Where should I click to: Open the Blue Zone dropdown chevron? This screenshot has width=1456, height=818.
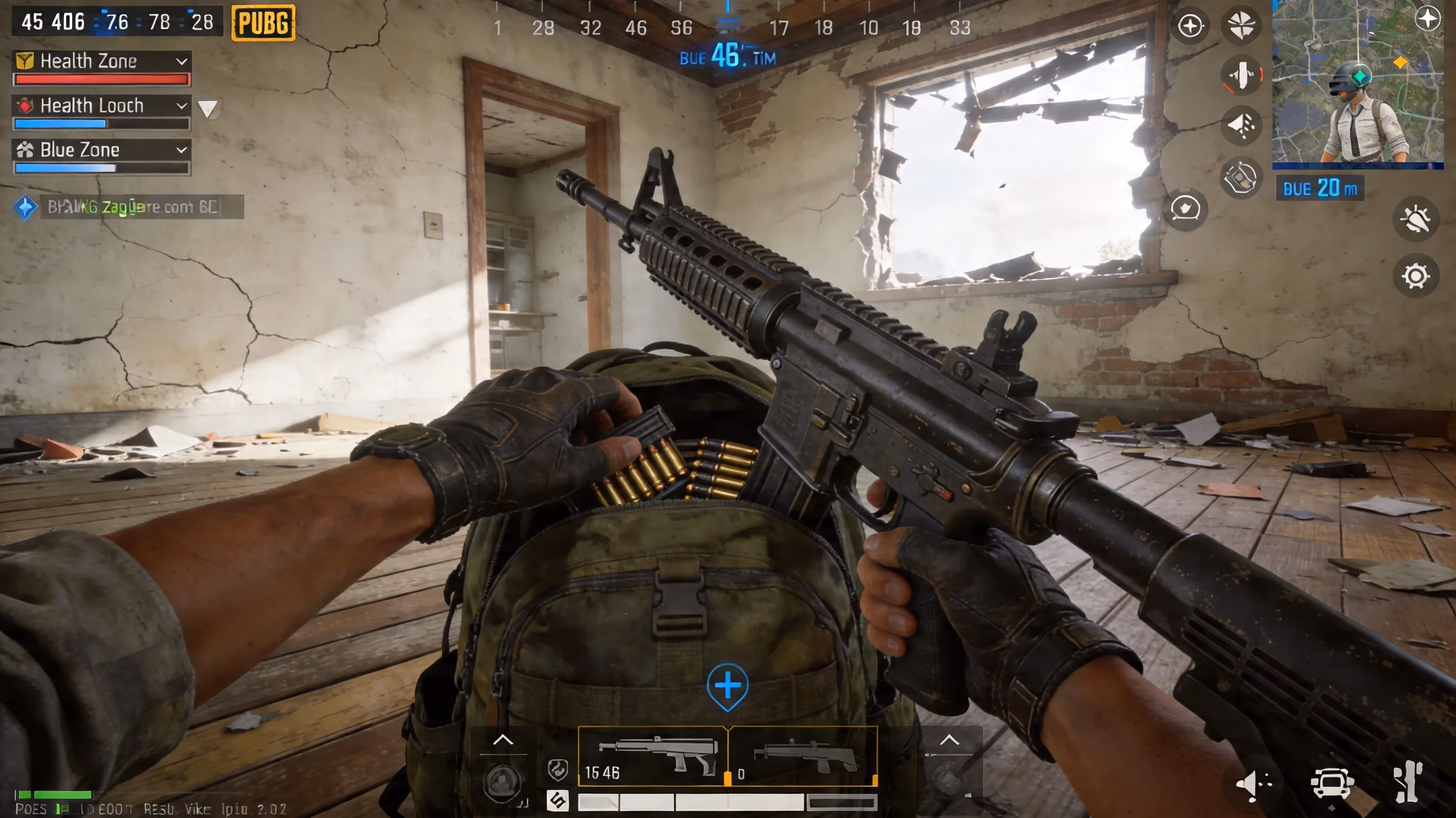pyautogui.click(x=181, y=150)
